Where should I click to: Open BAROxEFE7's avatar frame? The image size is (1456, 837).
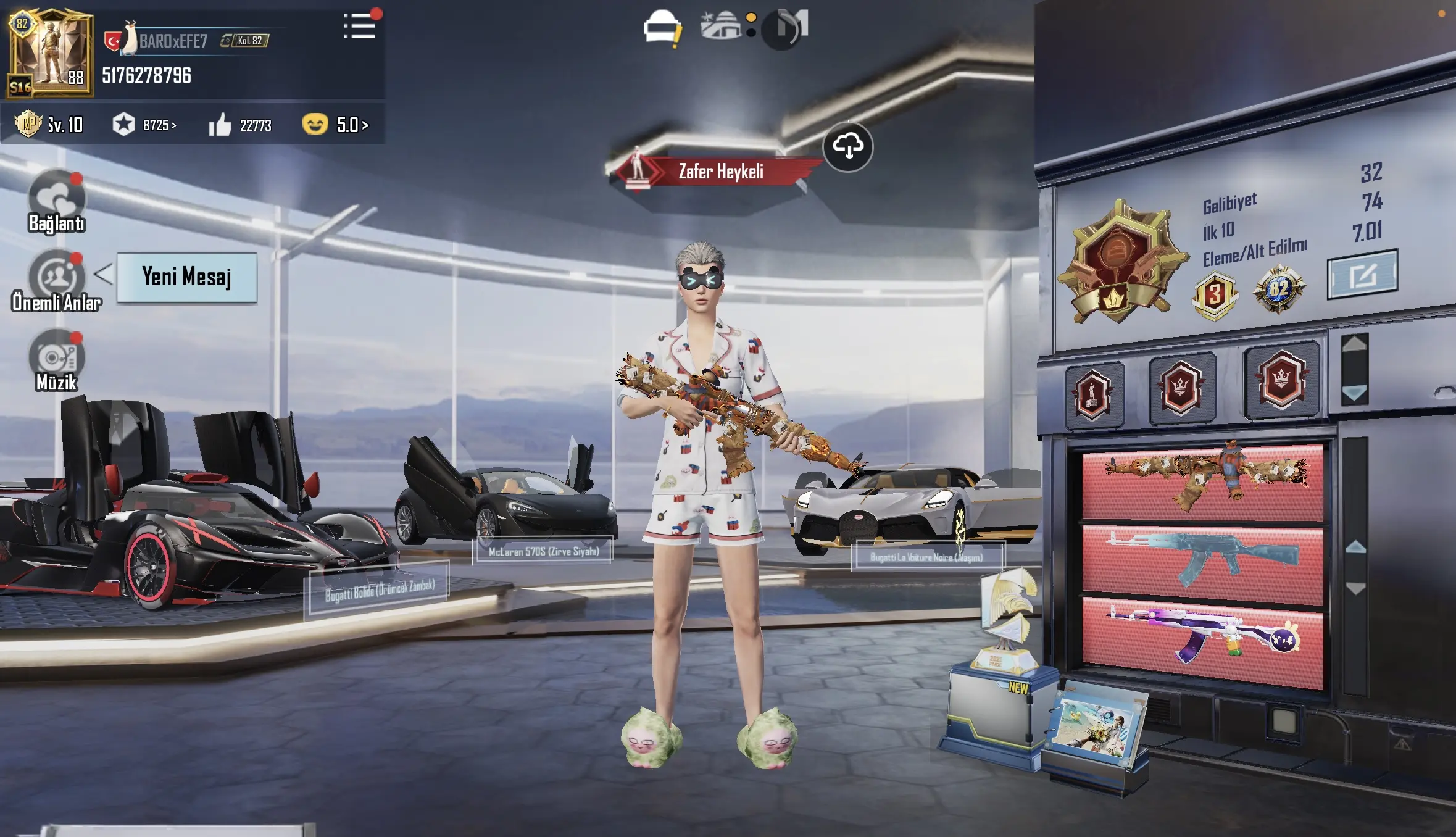[51, 54]
